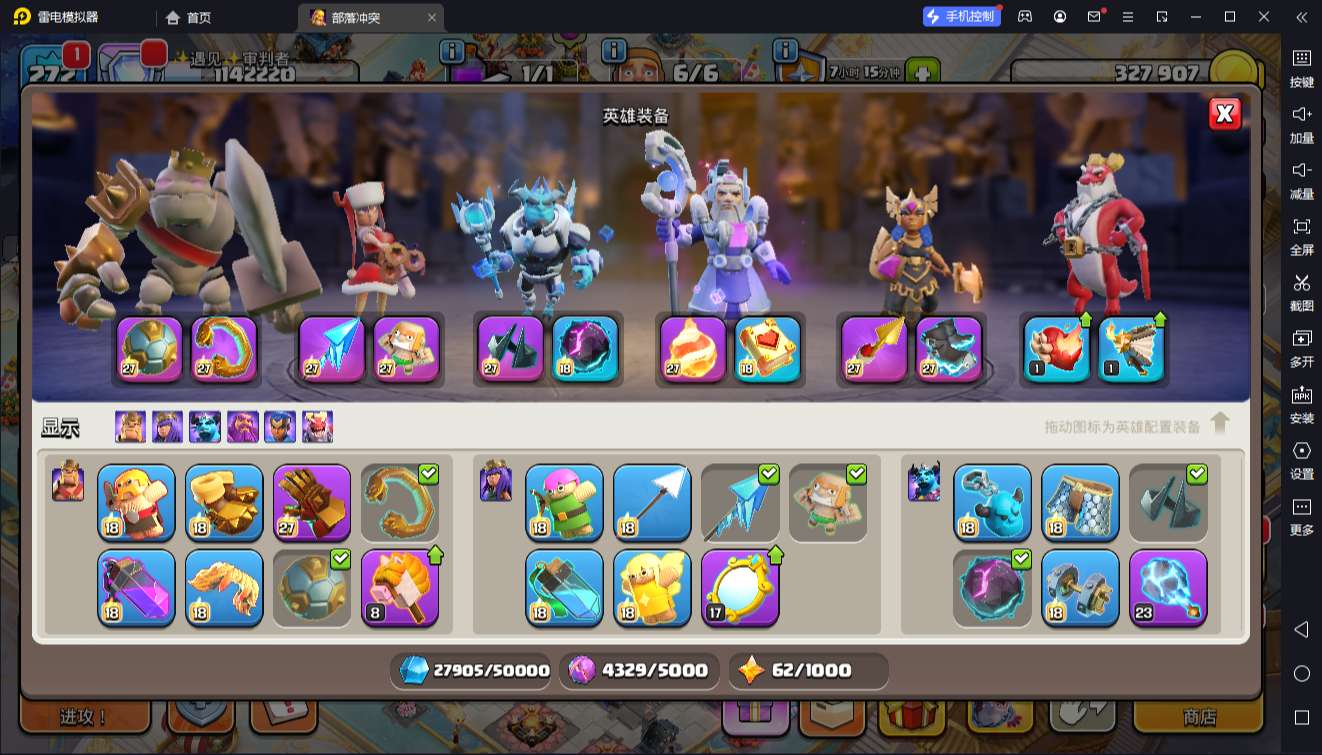The width and height of the screenshot is (1322, 755).
Task: Choose the Earthquake Boots equipment
Action: (x=224, y=503)
